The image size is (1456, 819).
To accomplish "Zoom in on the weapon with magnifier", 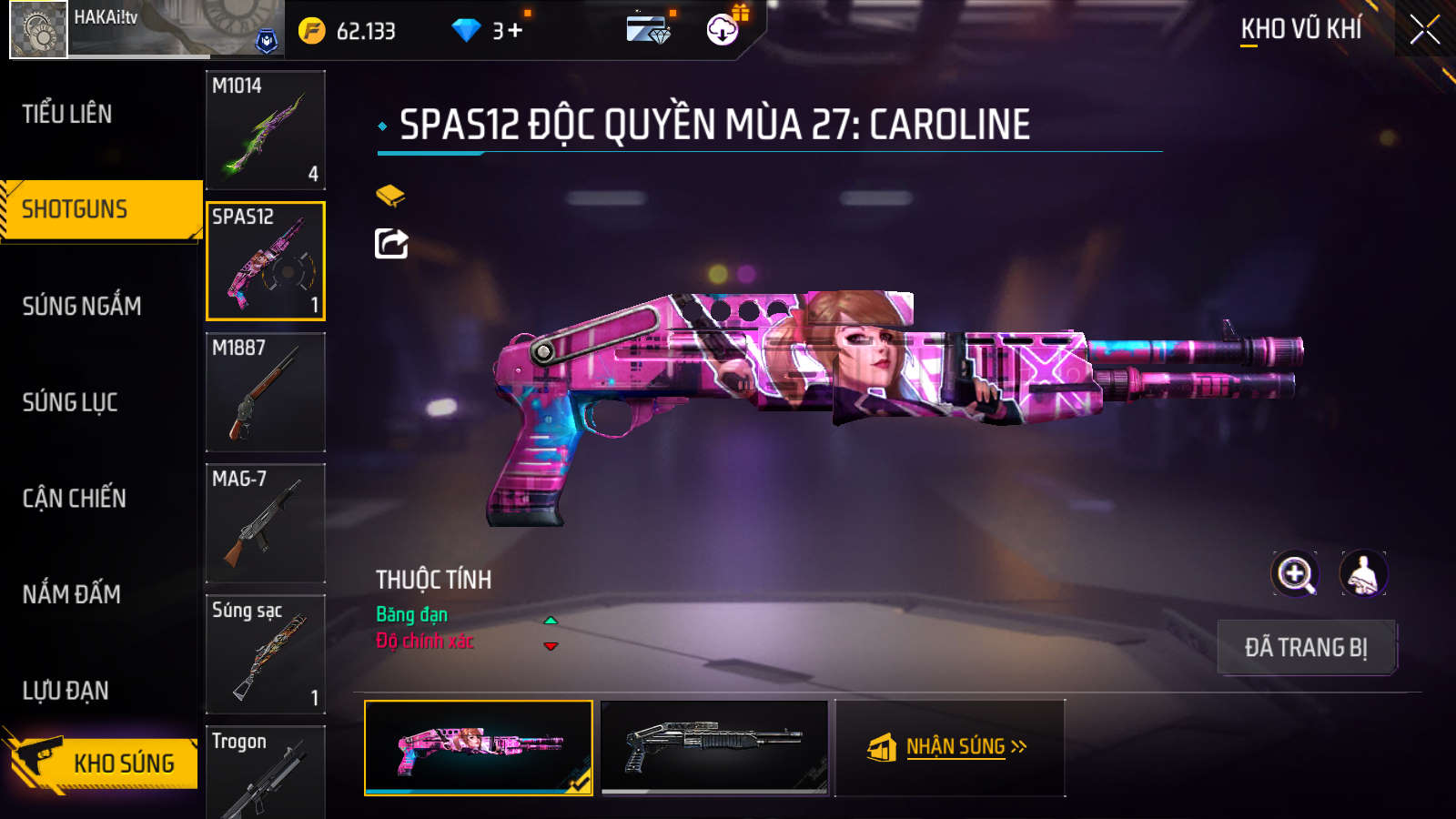I will pos(1294,574).
